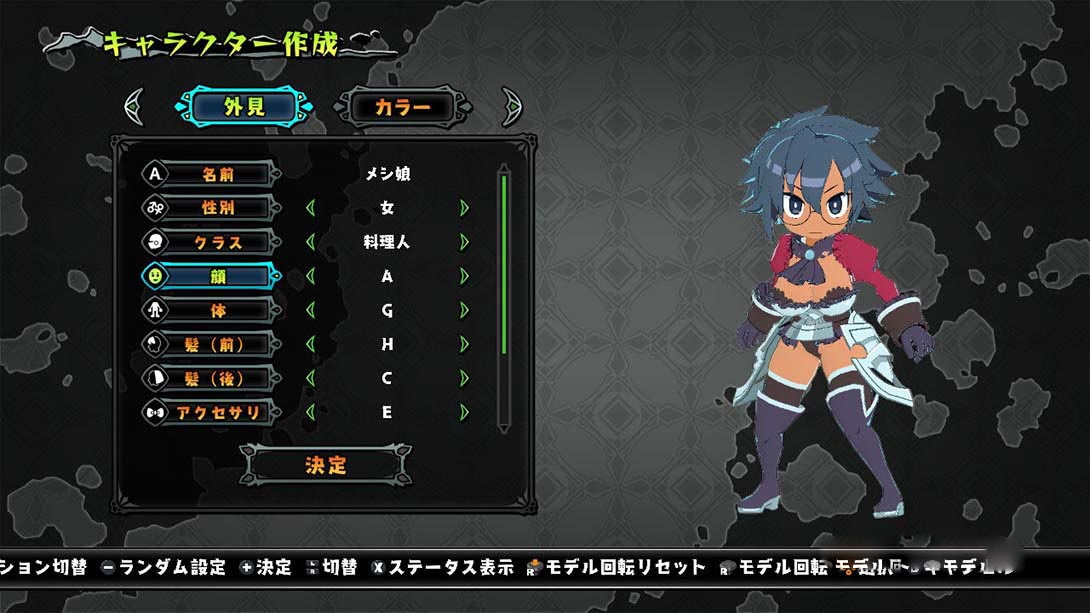Advance accessory option past E
Viewport: 1090px width, 613px height.
pos(464,412)
